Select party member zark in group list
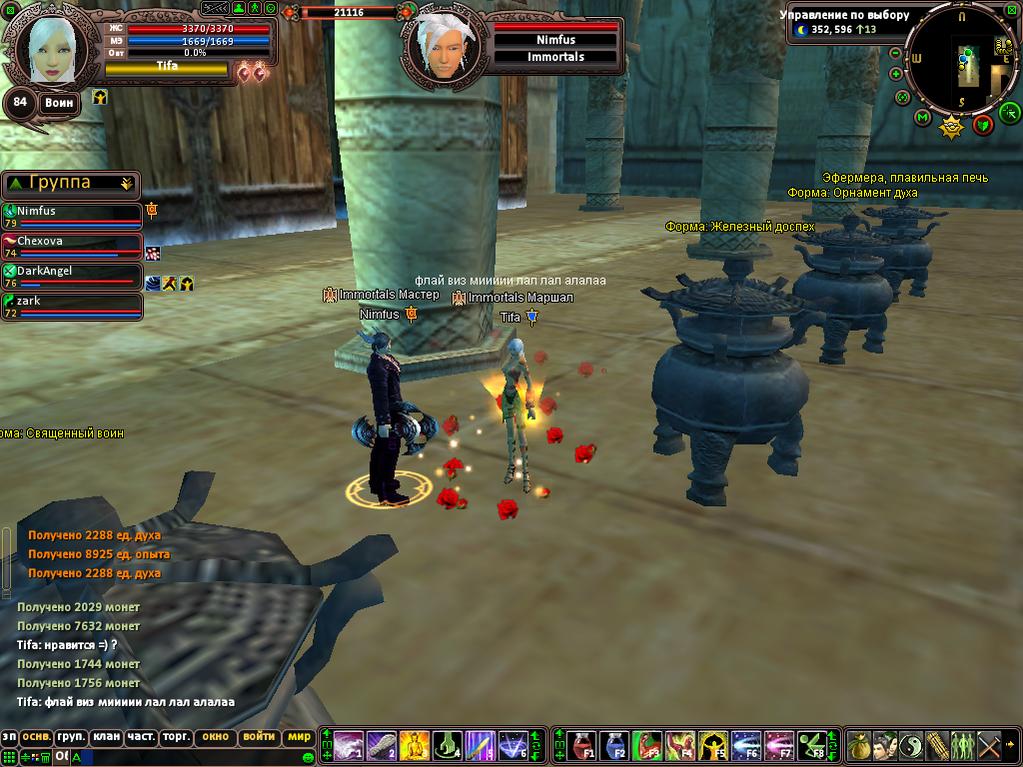Image resolution: width=1023 pixels, height=767 pixels. (x=72, y=301)
